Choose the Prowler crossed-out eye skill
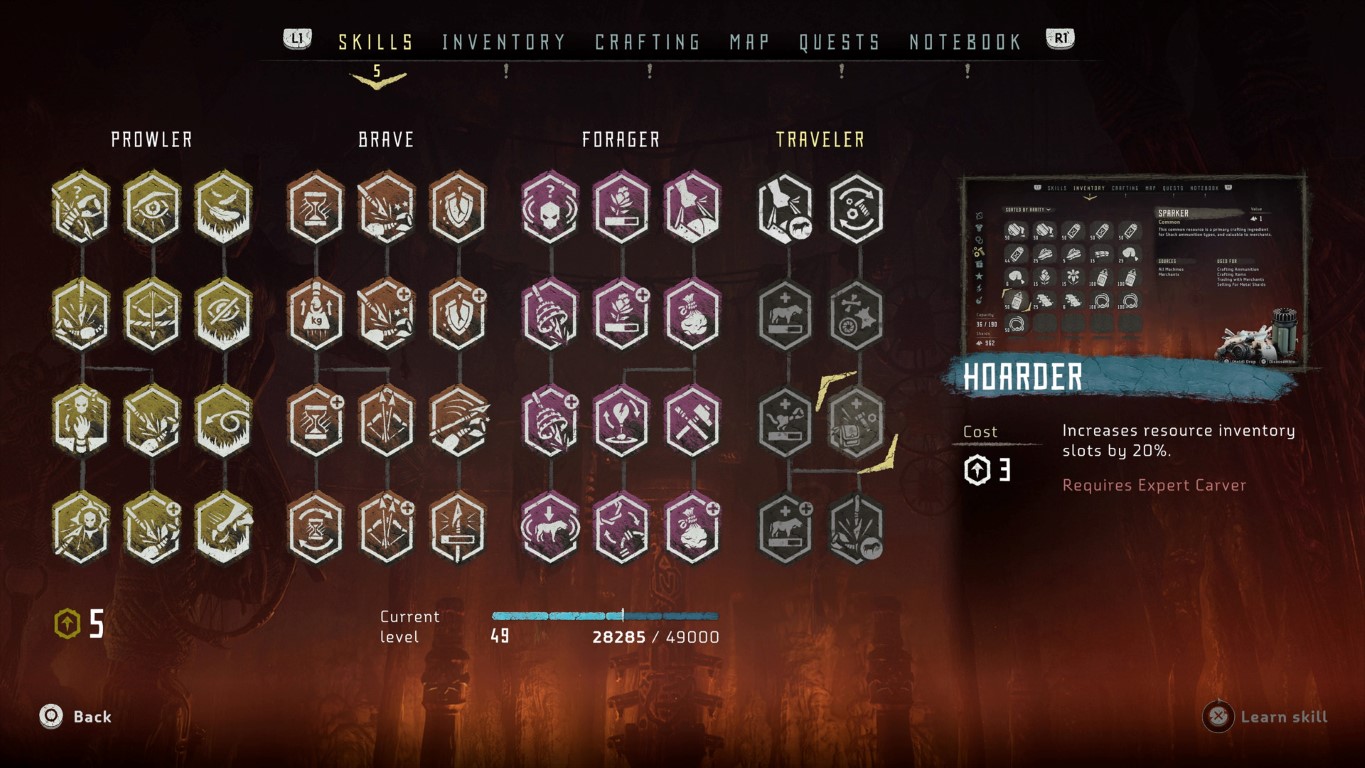 coord(223,313)
